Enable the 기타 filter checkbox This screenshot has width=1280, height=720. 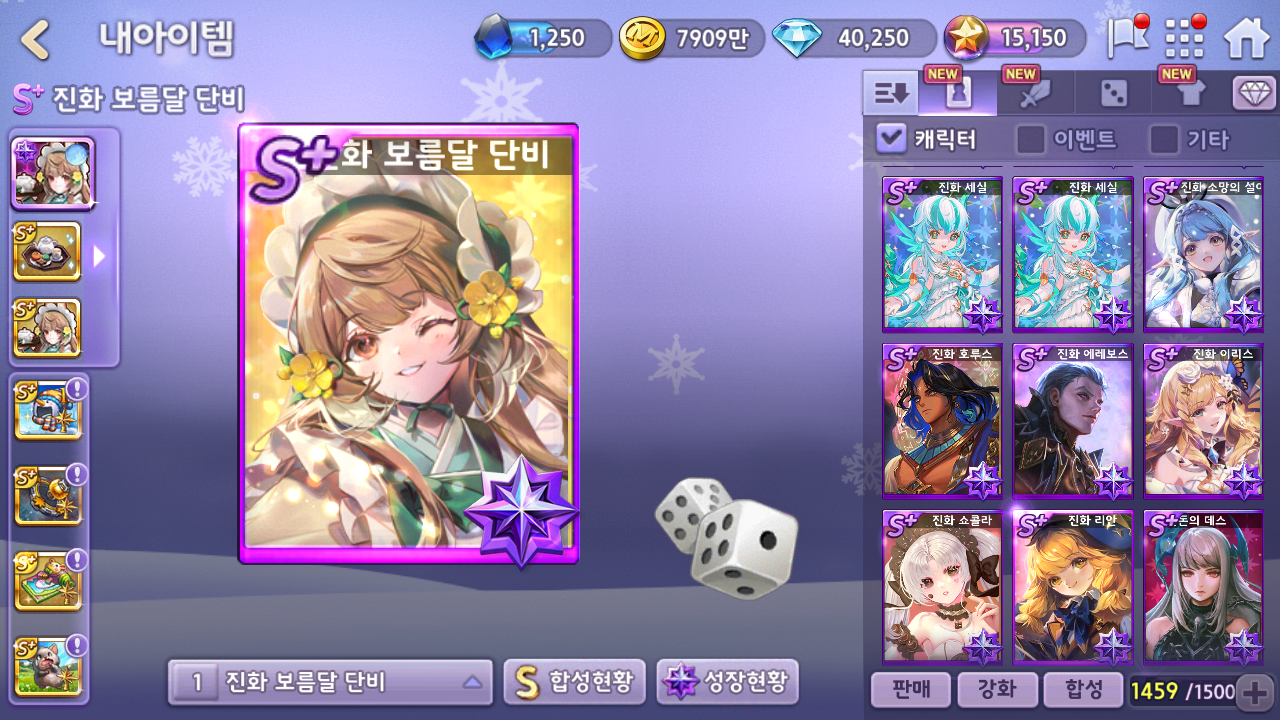coord(1164,139)
